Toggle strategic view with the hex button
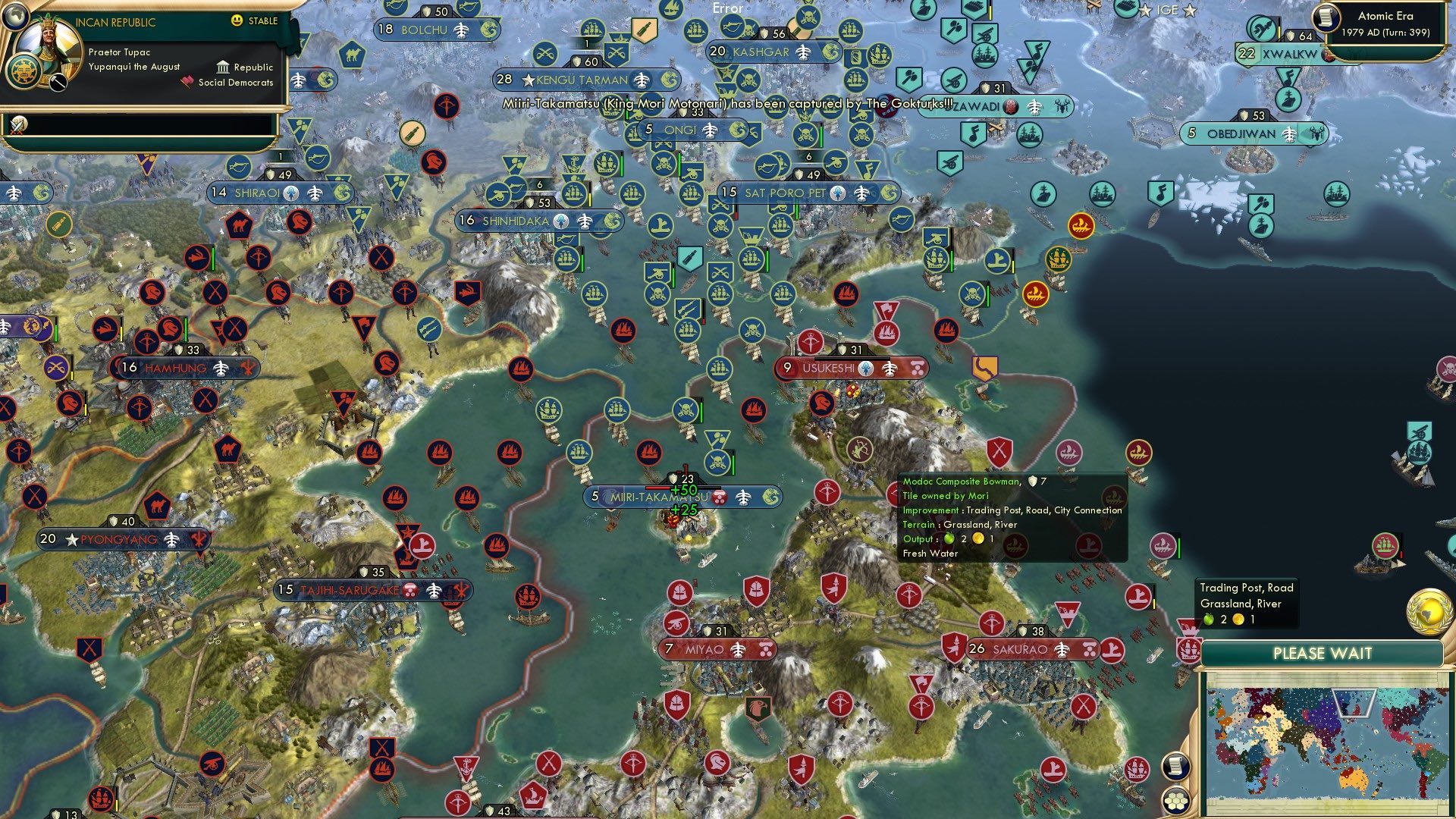 1175,802
